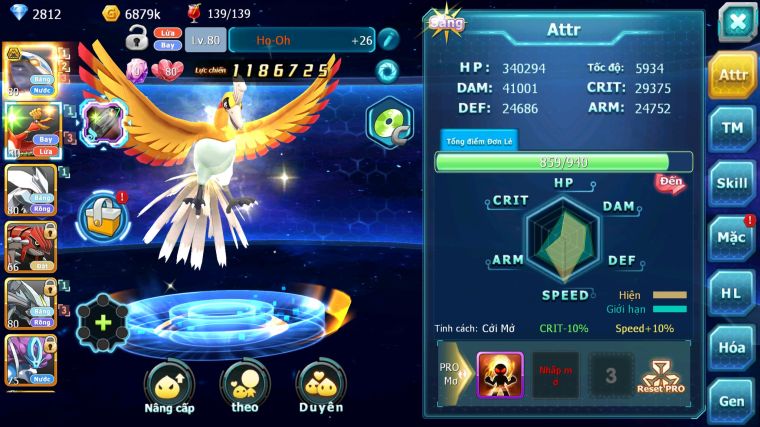Open the theo follower button
The image size is (760, 427).
[244, 386]
